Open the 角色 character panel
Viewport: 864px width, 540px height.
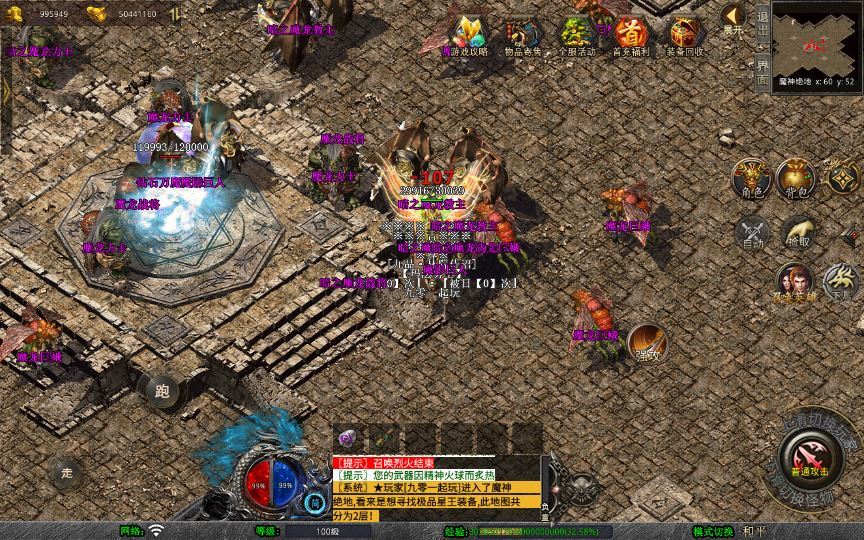[x=750, y=177]
